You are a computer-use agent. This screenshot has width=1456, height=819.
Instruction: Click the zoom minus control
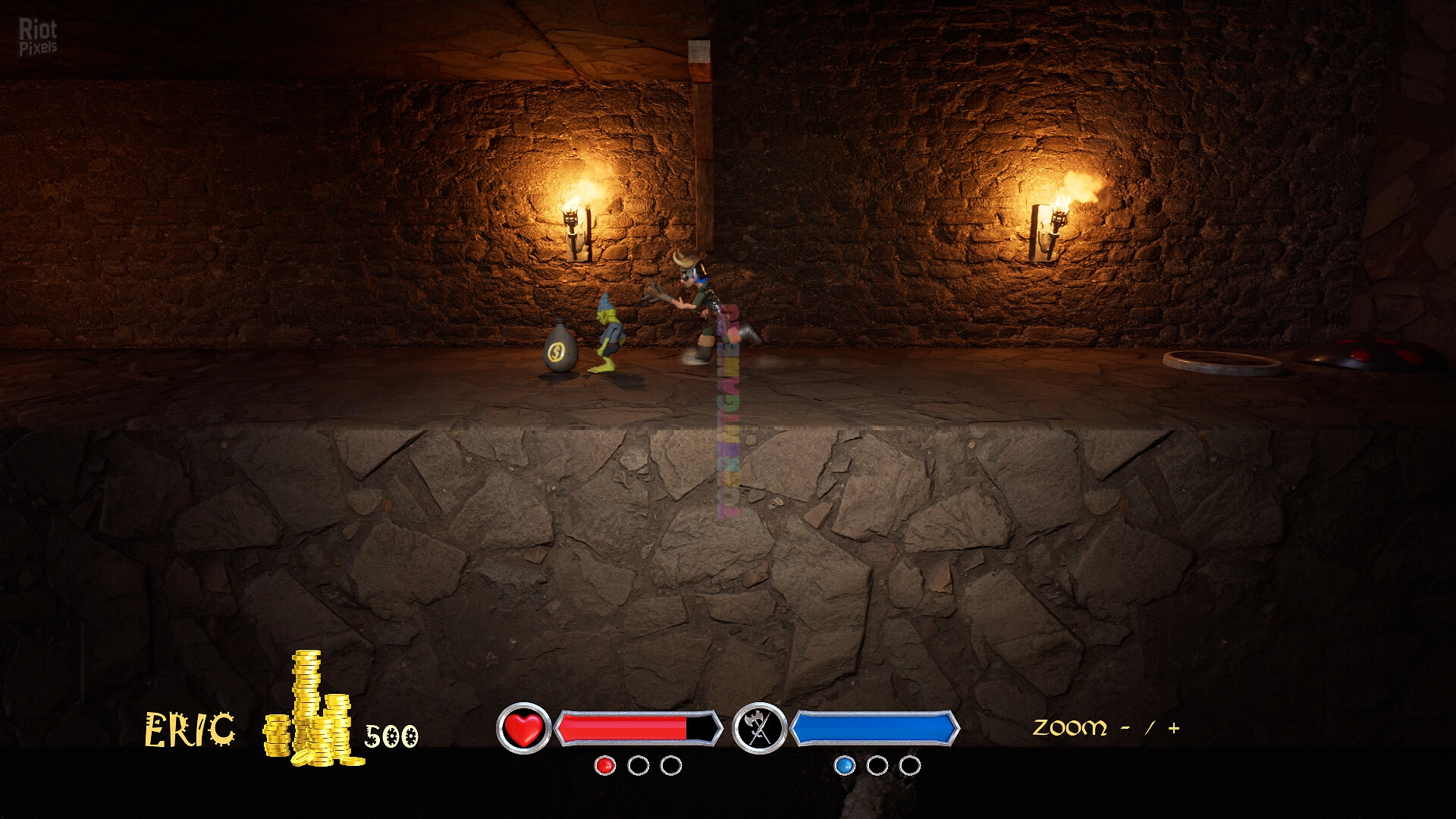click(x=1125, y=729)
